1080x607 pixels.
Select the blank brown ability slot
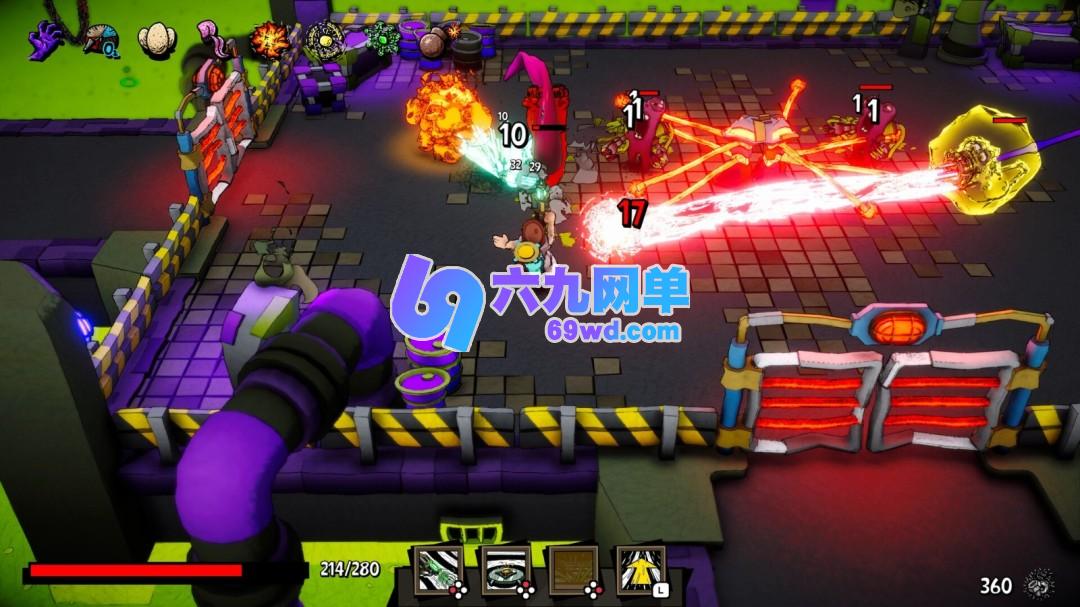[573, 570]
